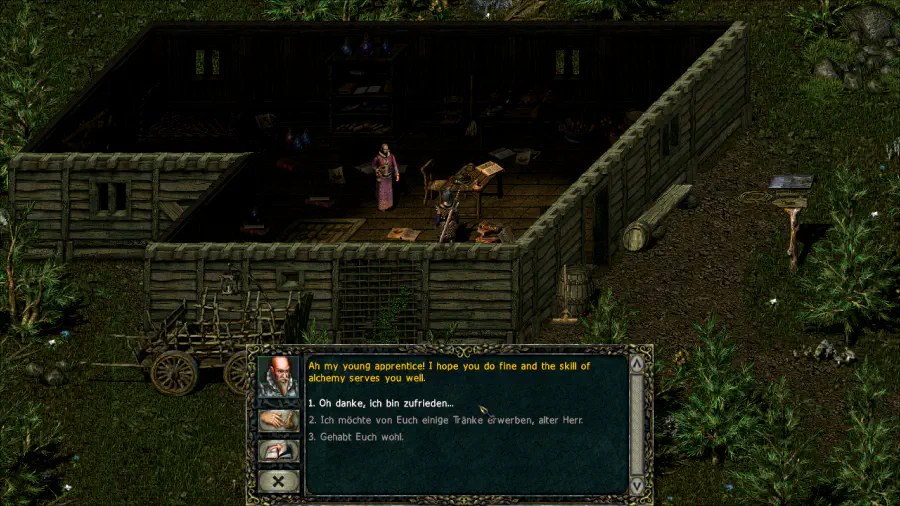The image size is (900, 506).
Task: Click the hands trade icon button
Action: pyautogui.click(x=278, y=421)
